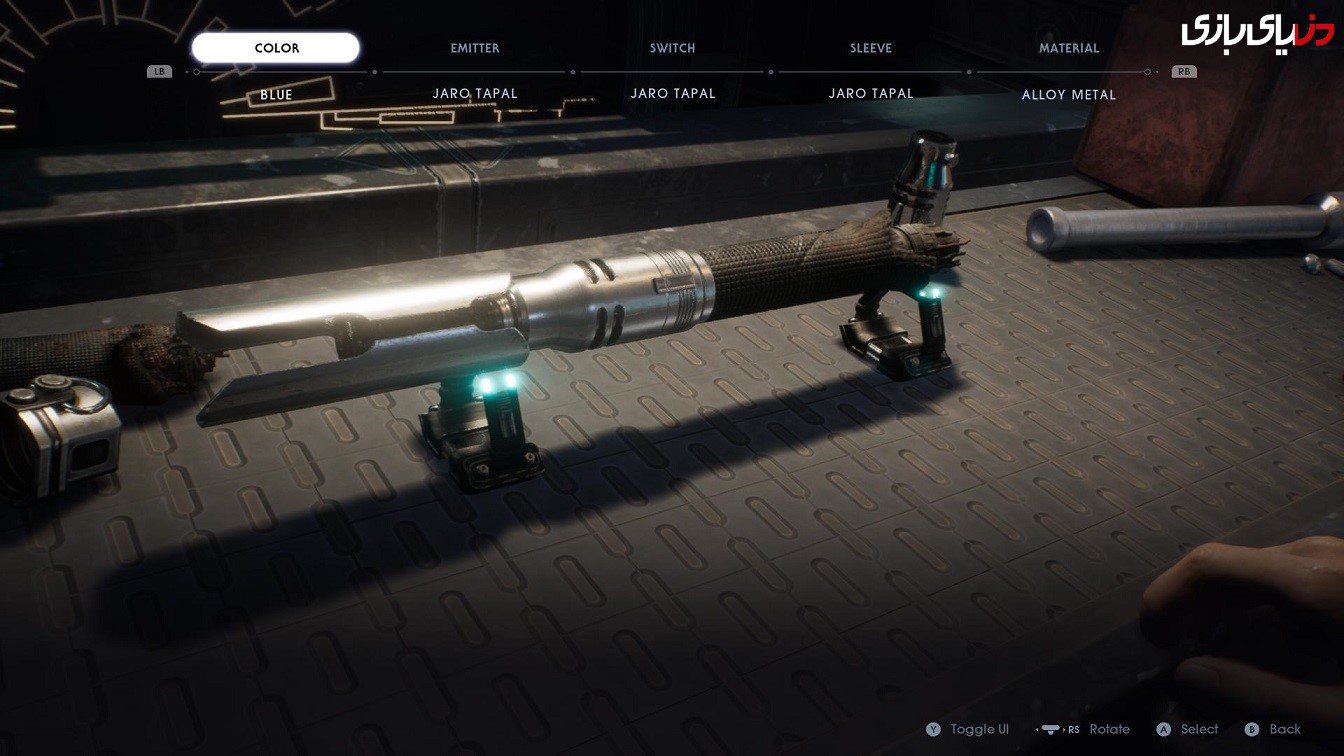Click the Persian site watermark logo
Screen dimensions: 1344x756
(1256, 30)
